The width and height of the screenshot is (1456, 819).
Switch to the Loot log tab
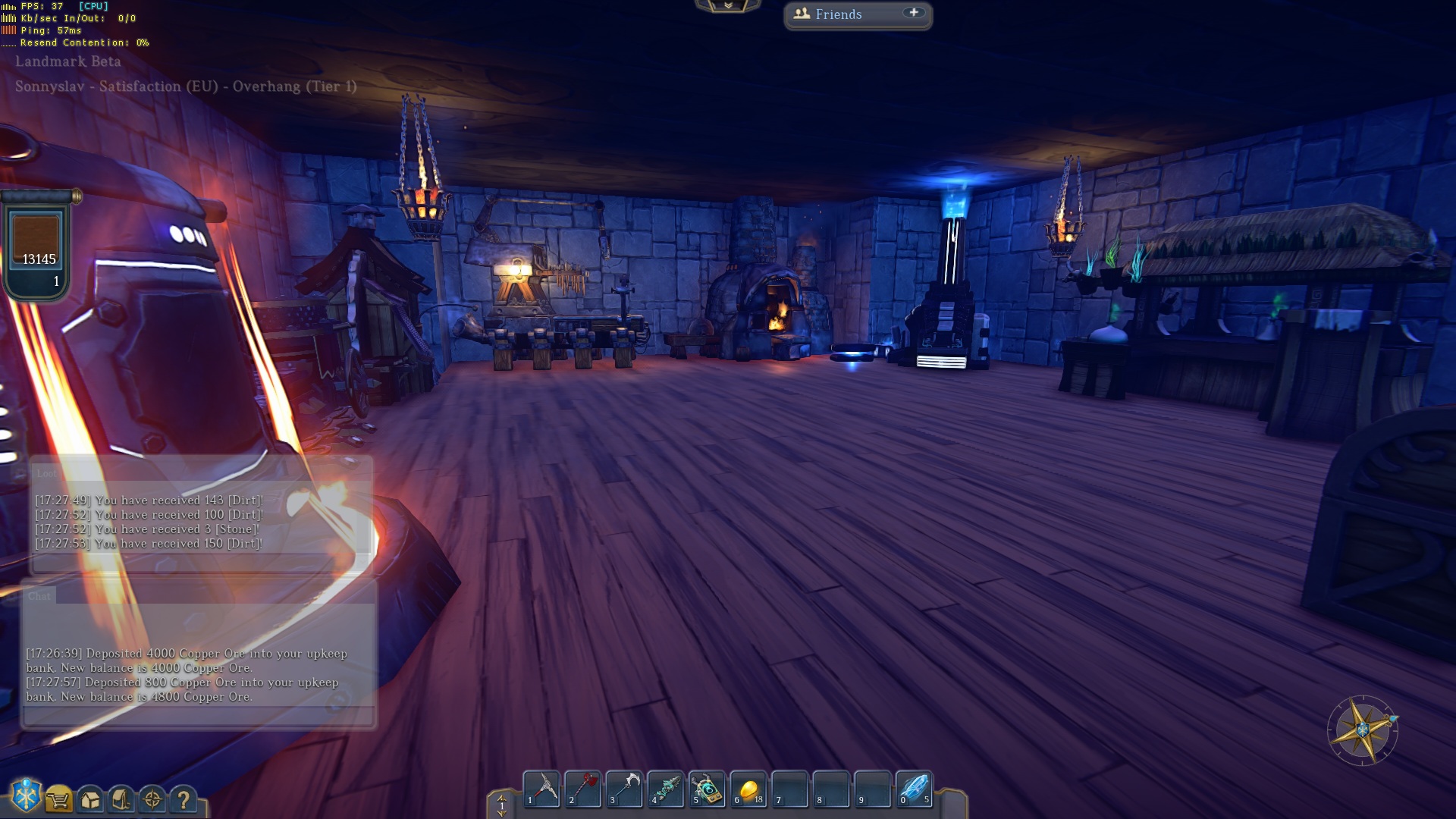46,473
